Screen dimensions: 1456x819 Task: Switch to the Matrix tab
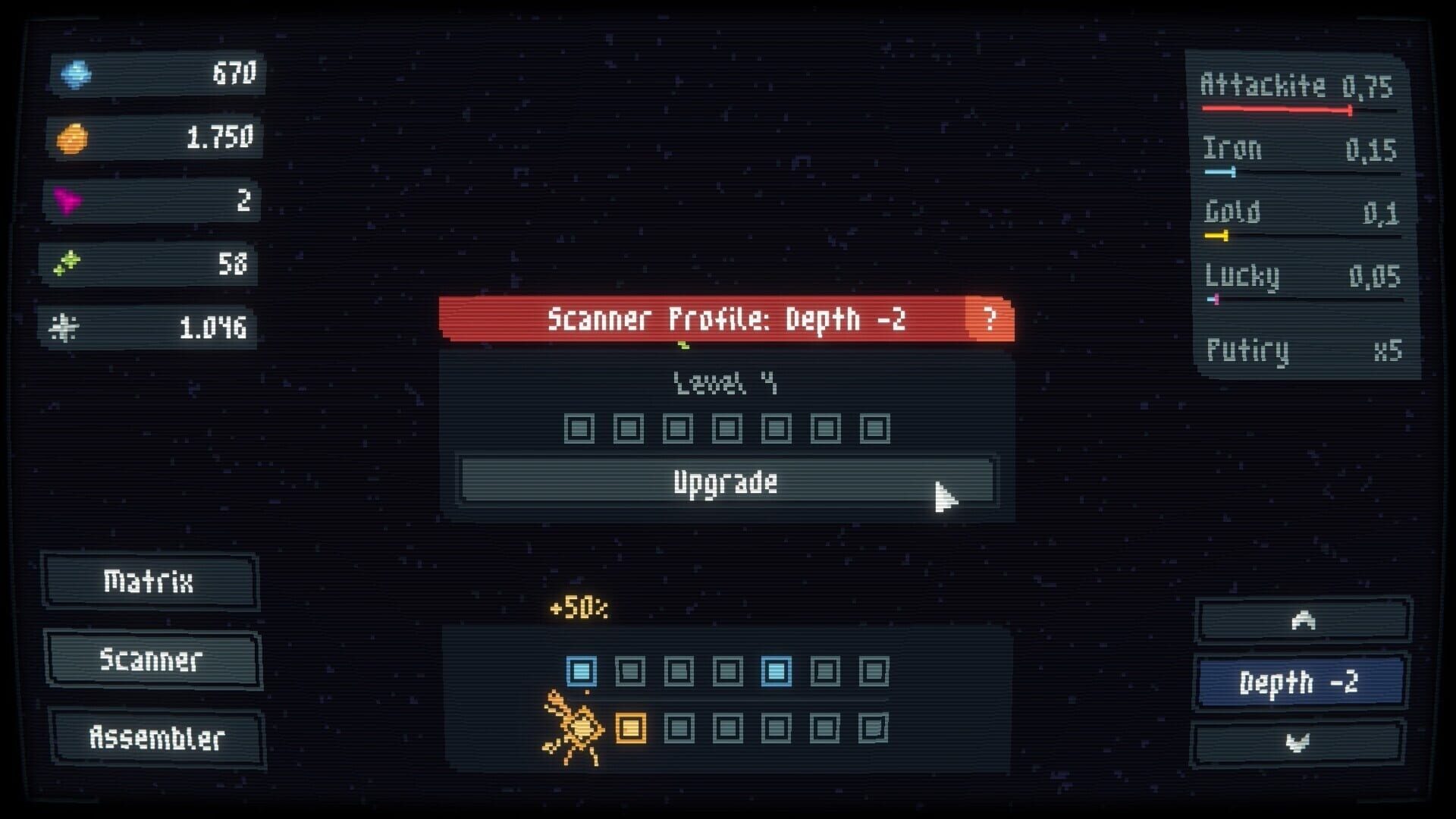(149, 582)
